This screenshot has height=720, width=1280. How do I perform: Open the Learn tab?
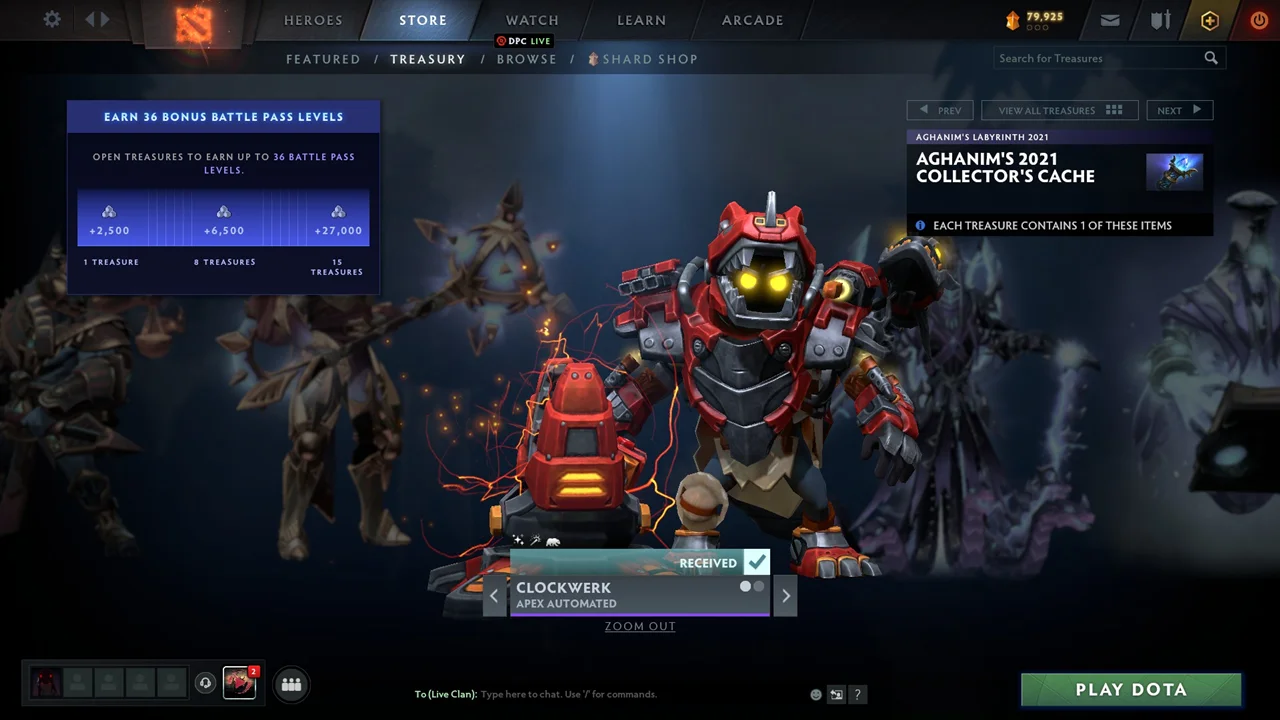point(641,20)
